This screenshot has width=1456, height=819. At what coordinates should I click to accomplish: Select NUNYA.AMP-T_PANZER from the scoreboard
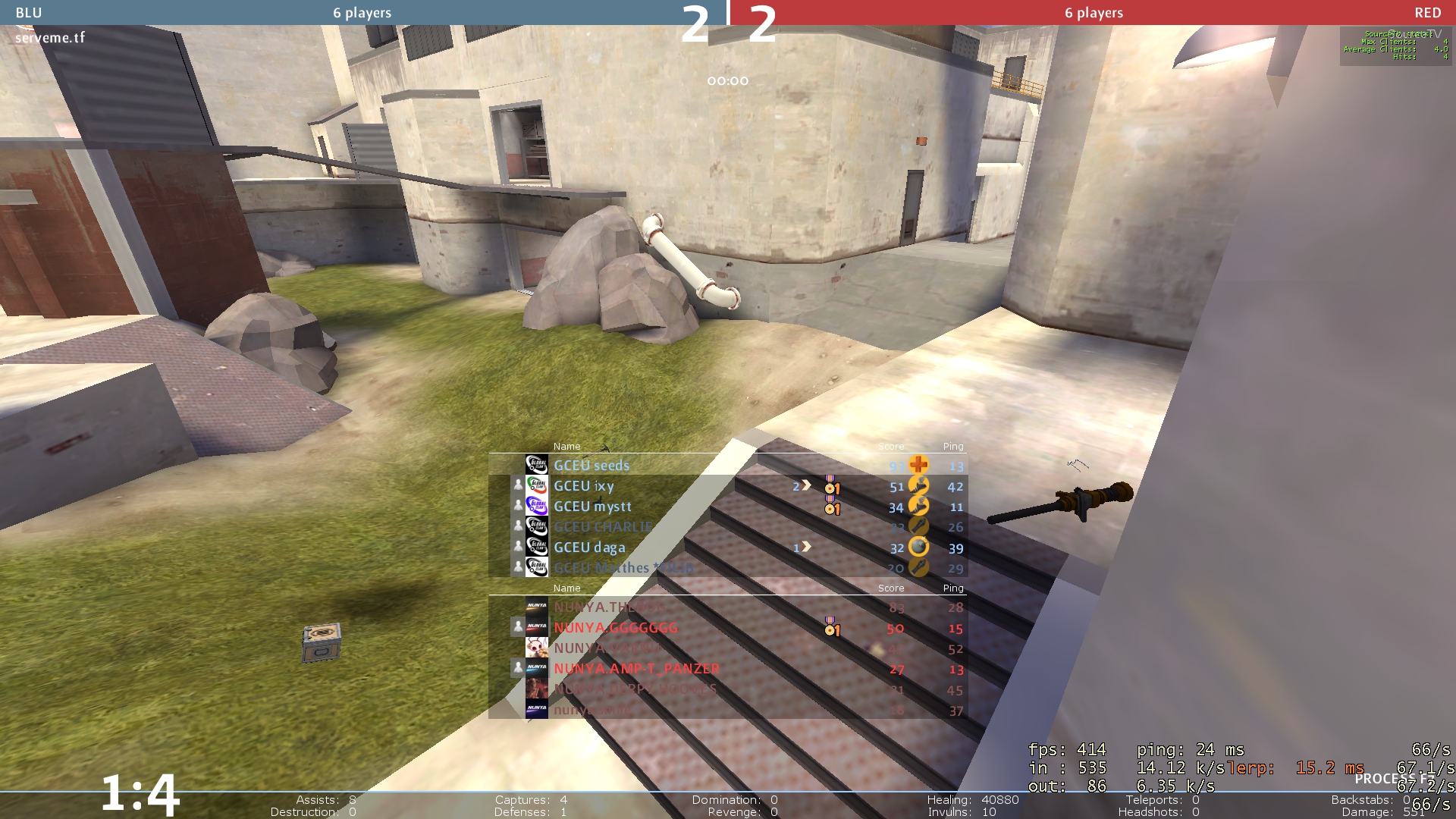pyautogui.click(x=636, y=669)
